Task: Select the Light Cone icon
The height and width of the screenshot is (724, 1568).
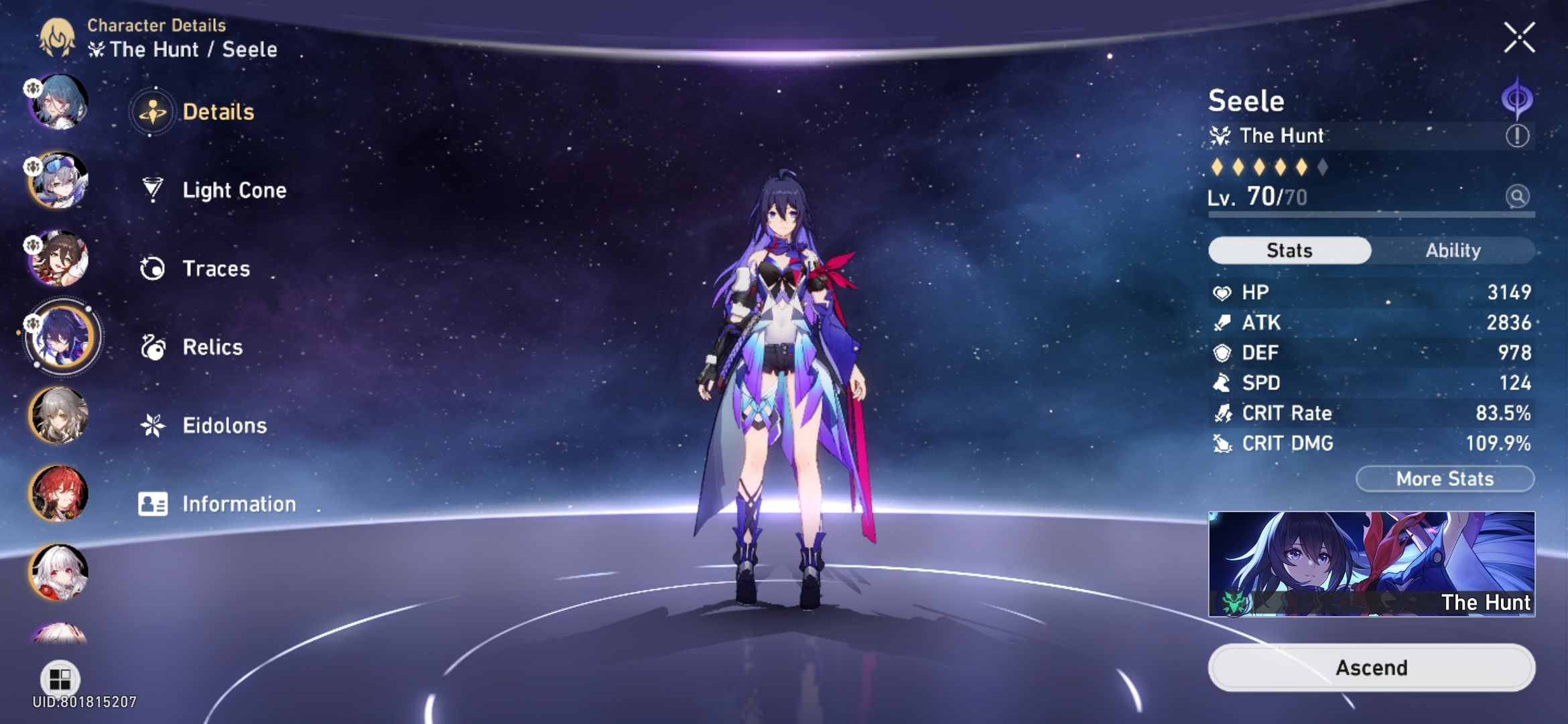Action: tap(154, 190)
